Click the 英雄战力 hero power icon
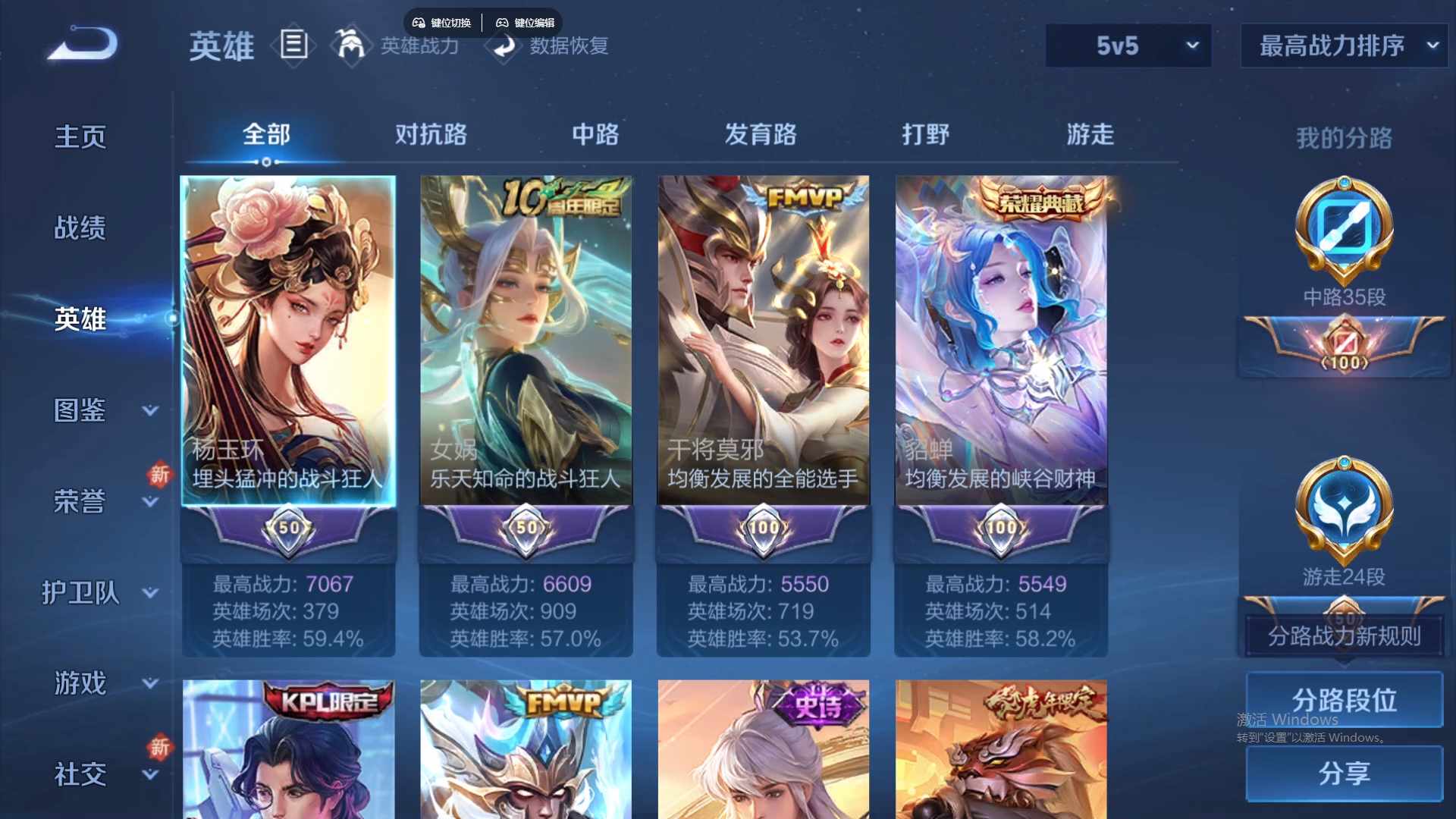The image size is (1456, 819). (x=351, y=45)
